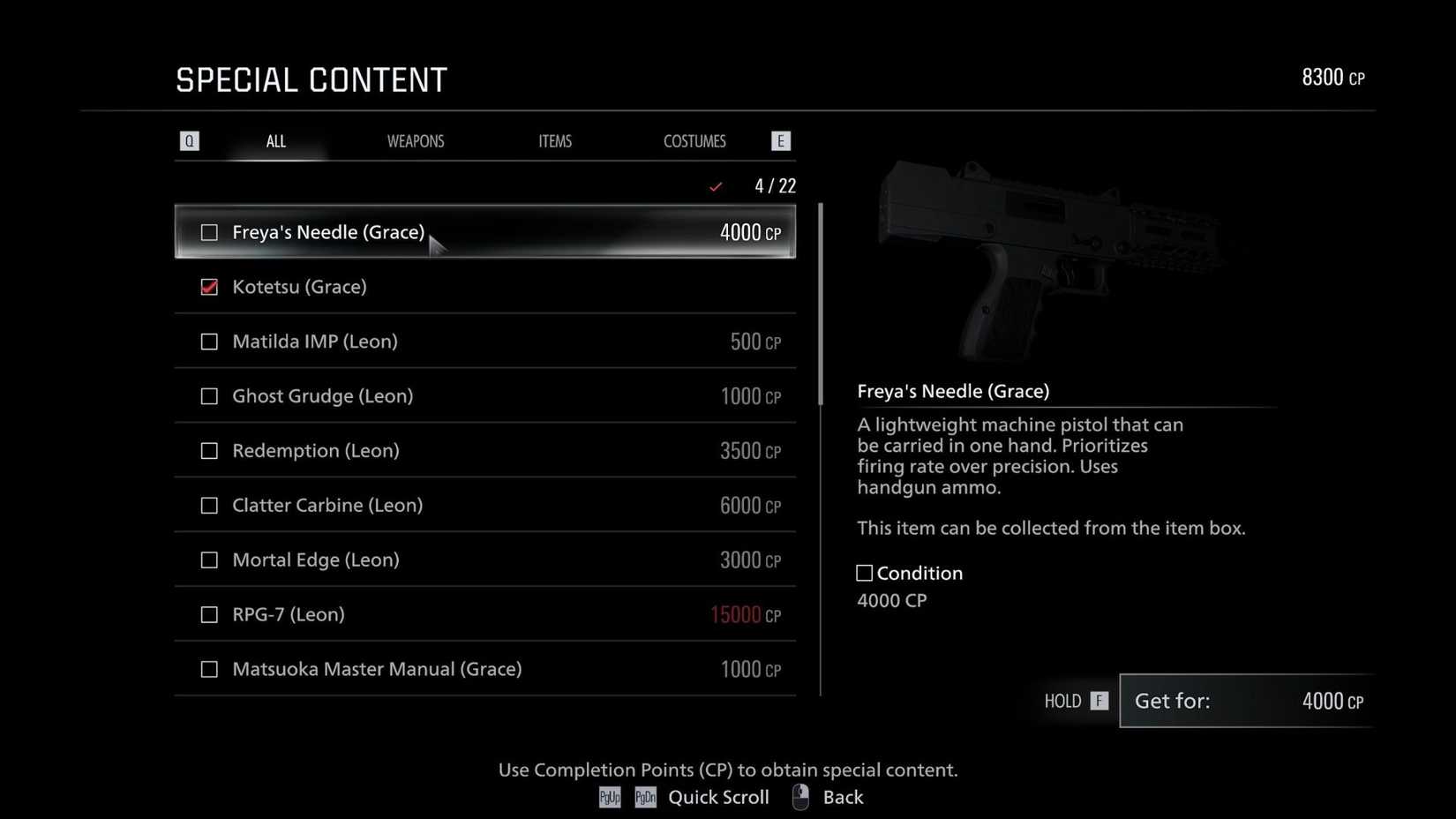
Task: Click the Q key icon beside tabs
Action: tap(189, 140)
